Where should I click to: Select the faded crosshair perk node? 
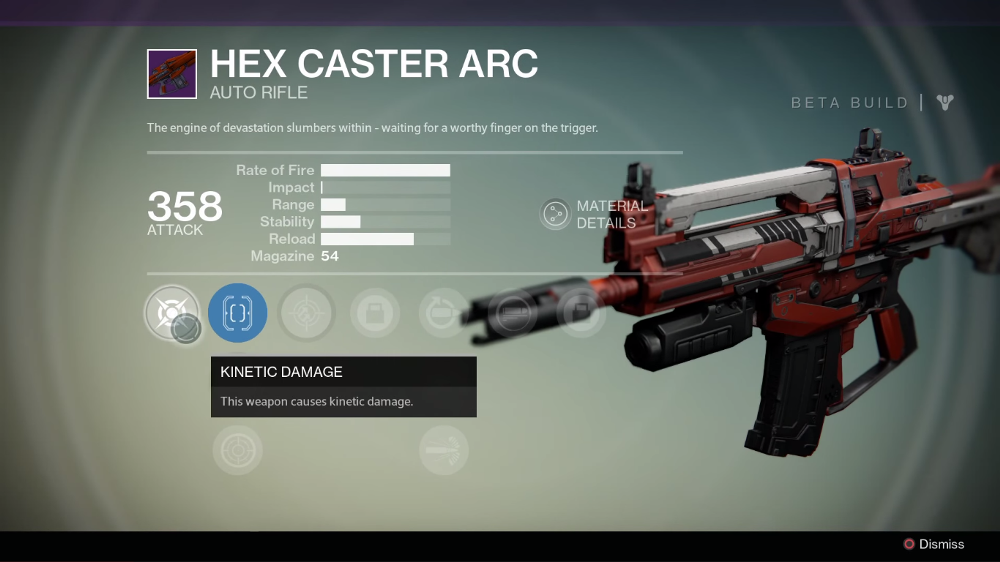coord(305,313)
